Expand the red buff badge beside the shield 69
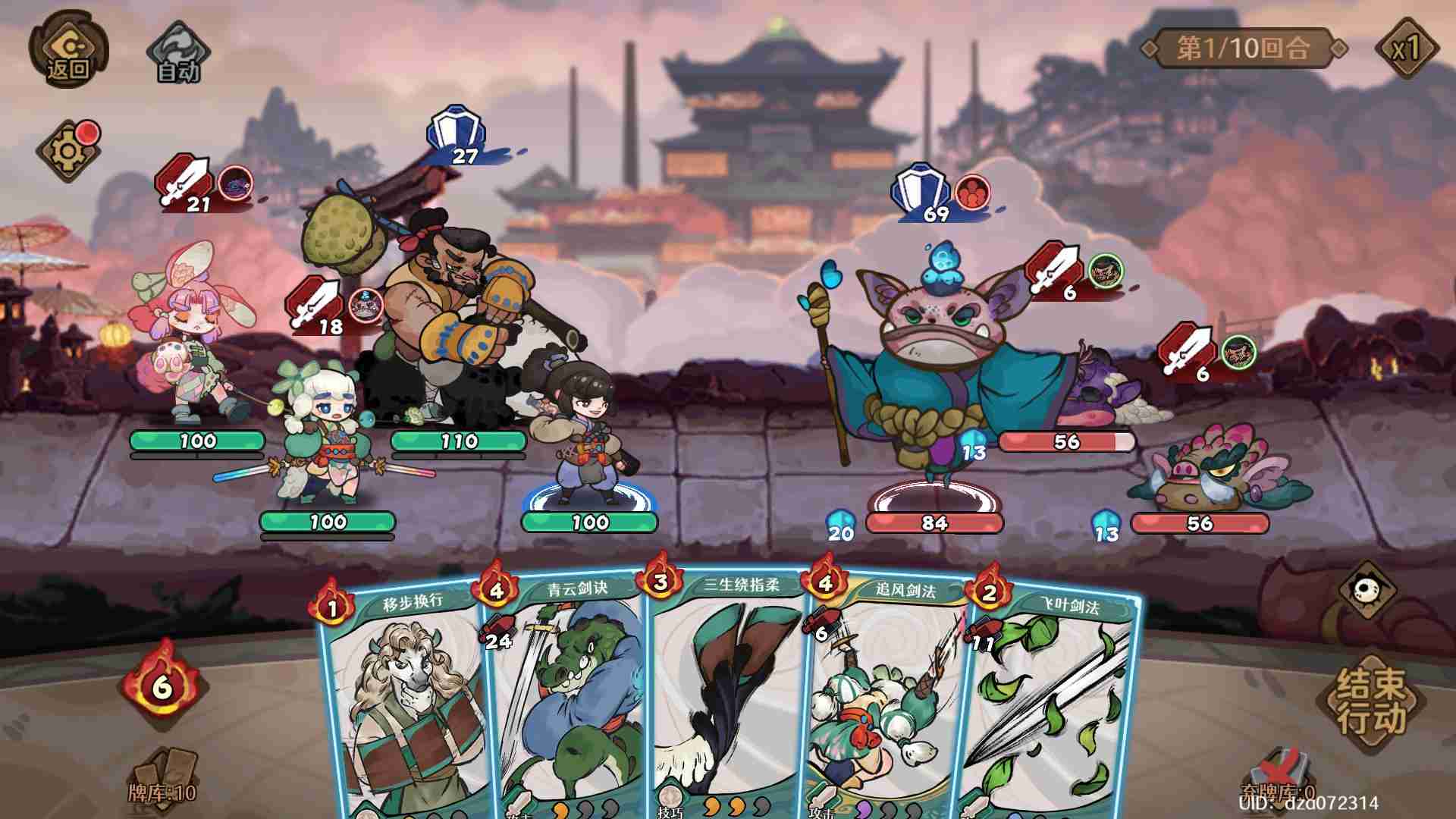1456x819 pixels. (x=974, y=191)
